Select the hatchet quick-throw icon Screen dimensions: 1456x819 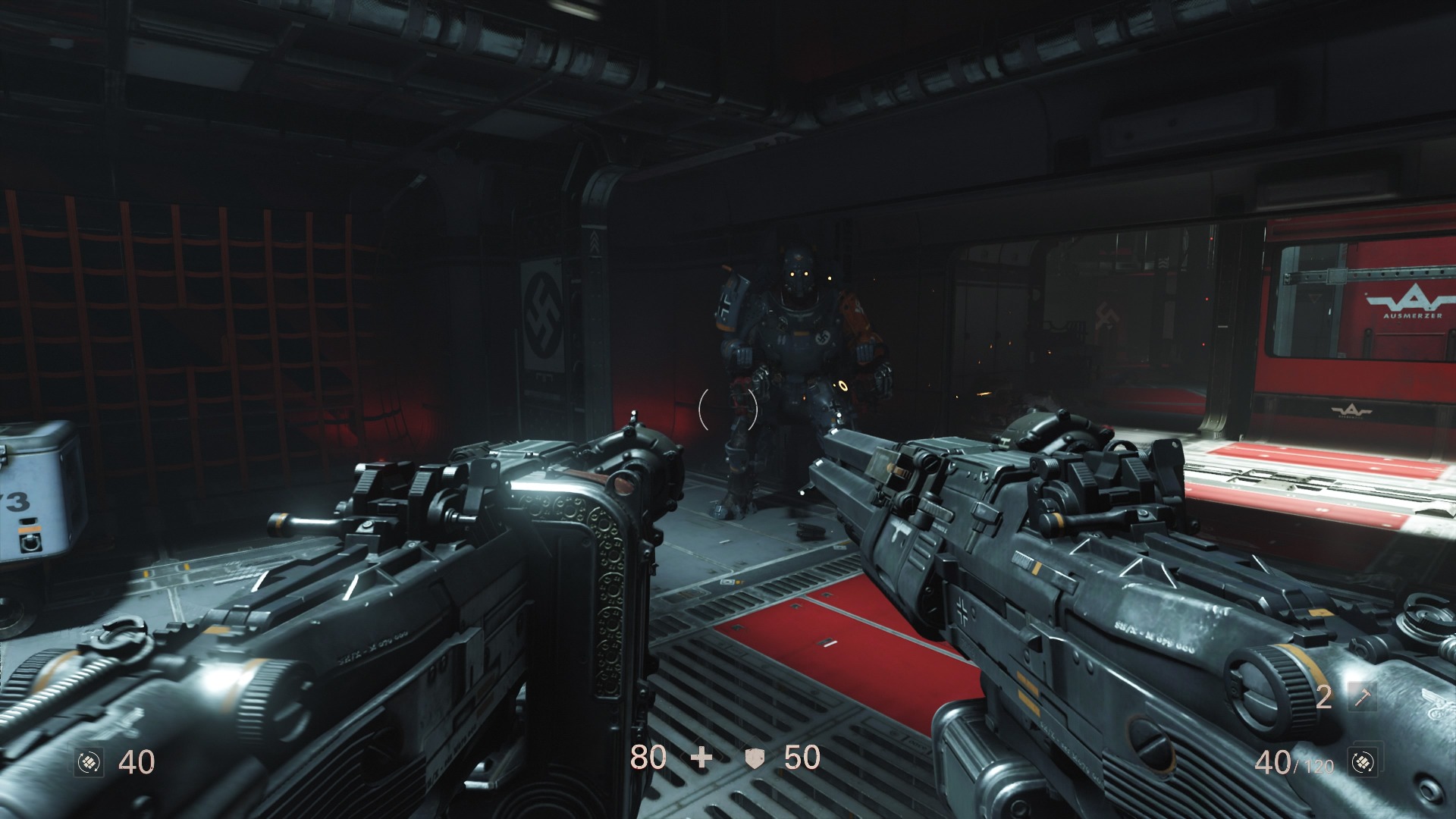(1363, 698)
